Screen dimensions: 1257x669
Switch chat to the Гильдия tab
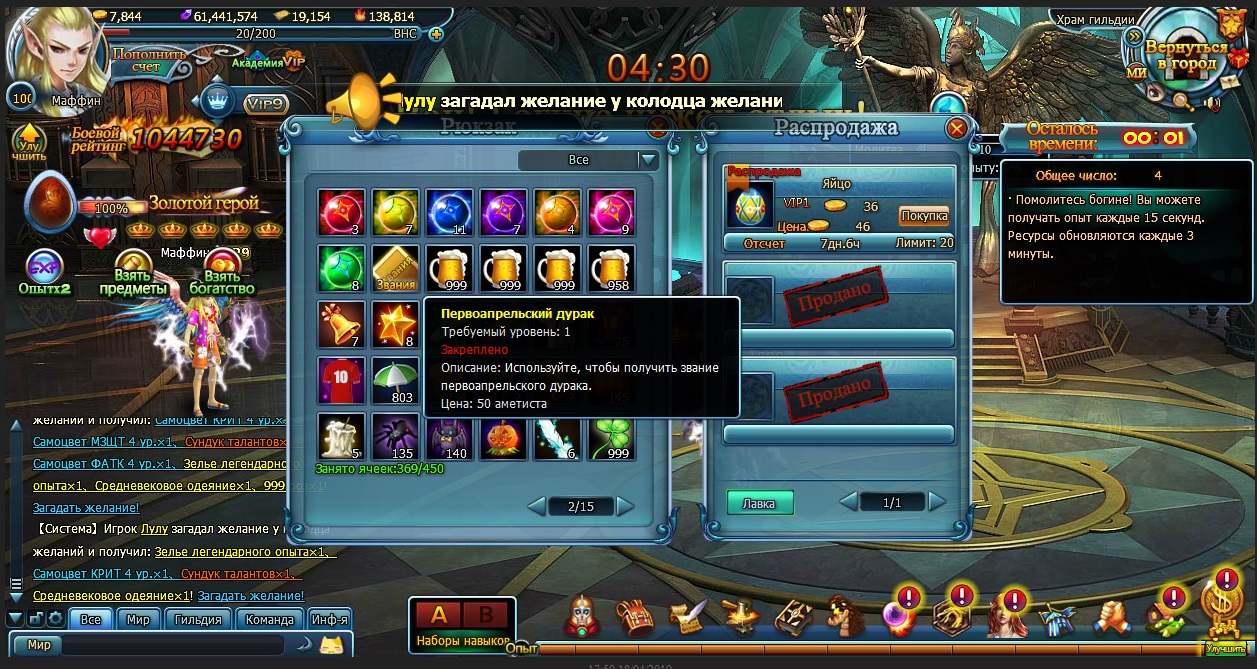tap(198, 619)
